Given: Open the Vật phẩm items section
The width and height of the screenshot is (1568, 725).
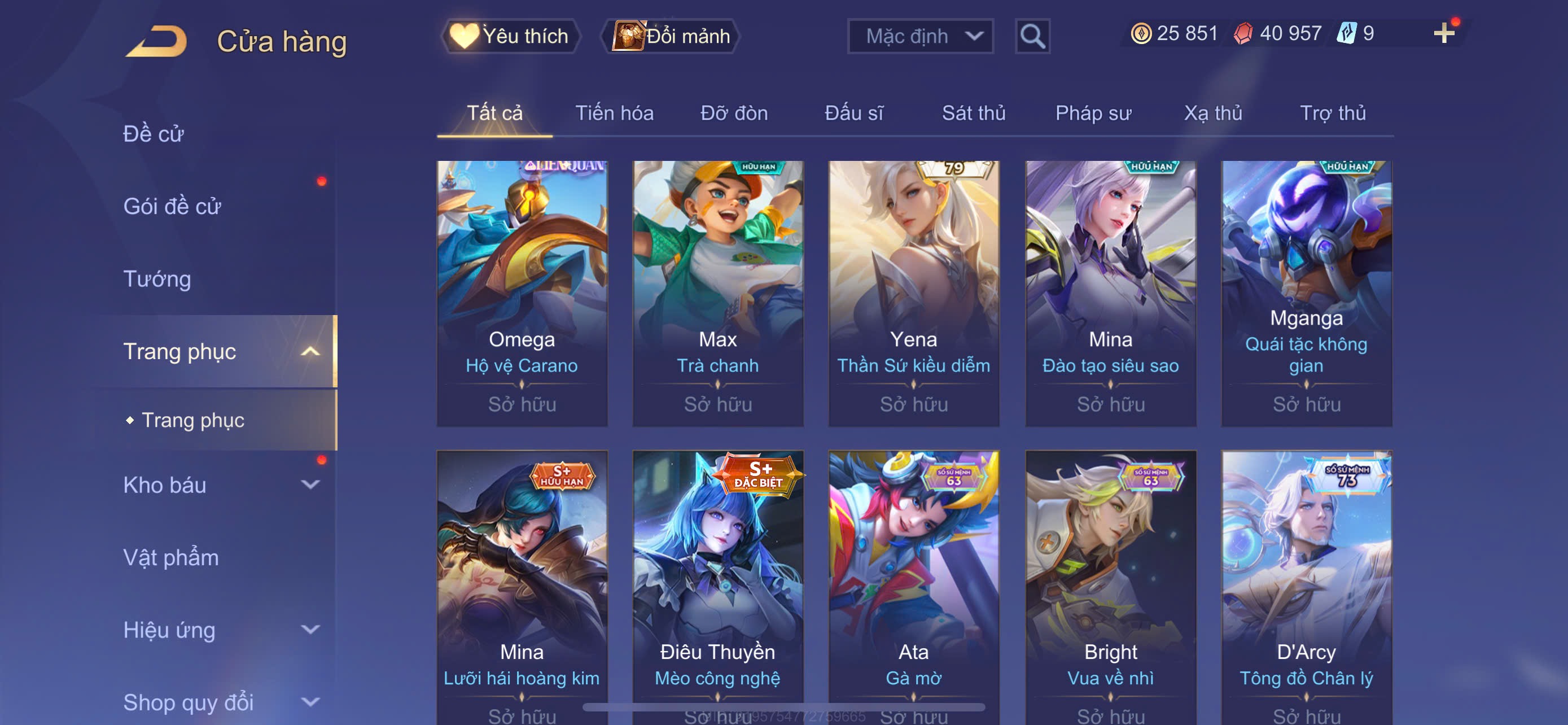Looking at the screenshot, I should coord(171,558).
